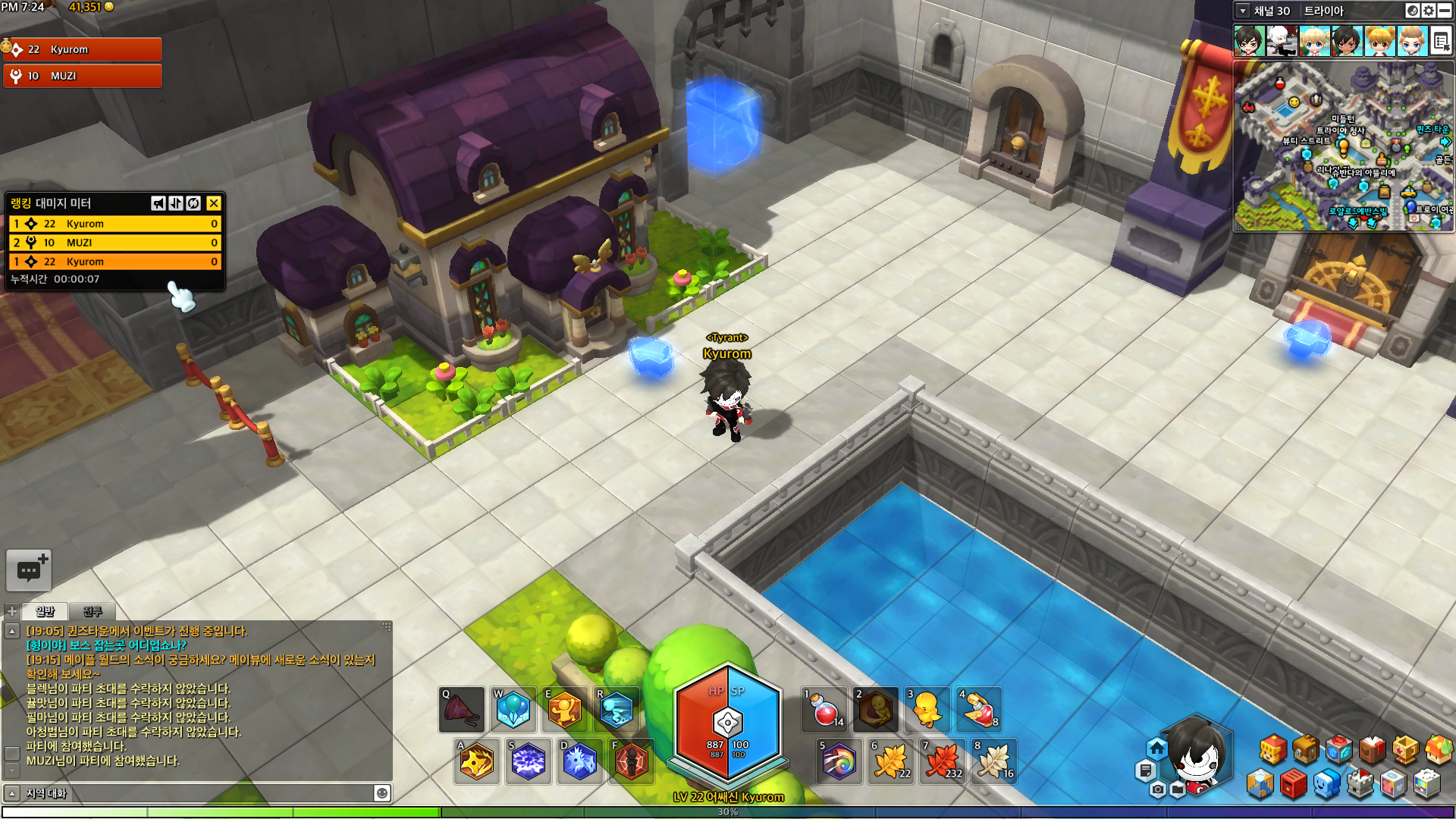Activate the party horn skill on Q
1456x819 pixels.
point(462,711)
